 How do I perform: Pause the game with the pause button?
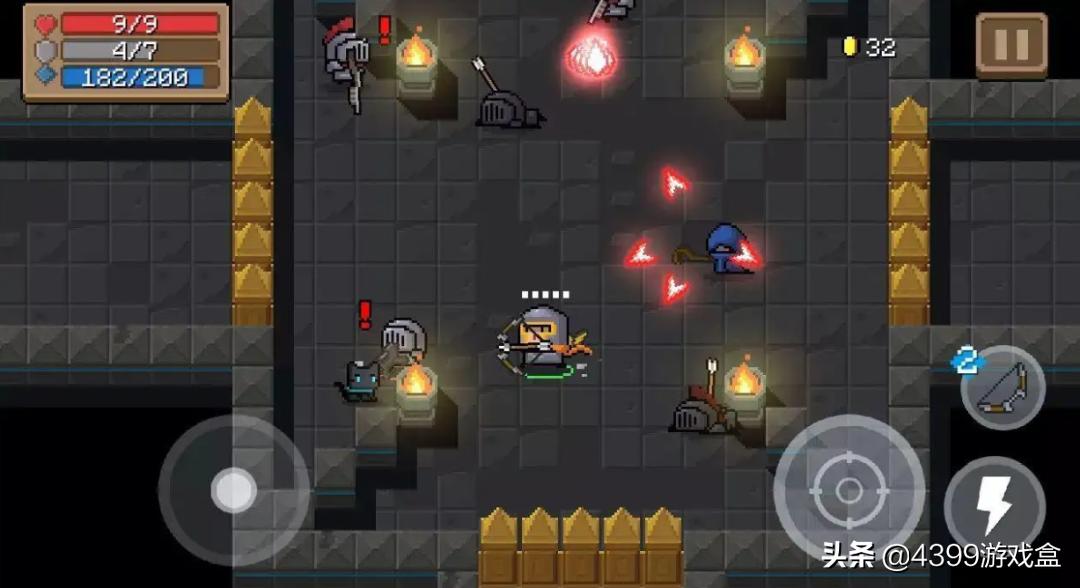point(1011,45)
